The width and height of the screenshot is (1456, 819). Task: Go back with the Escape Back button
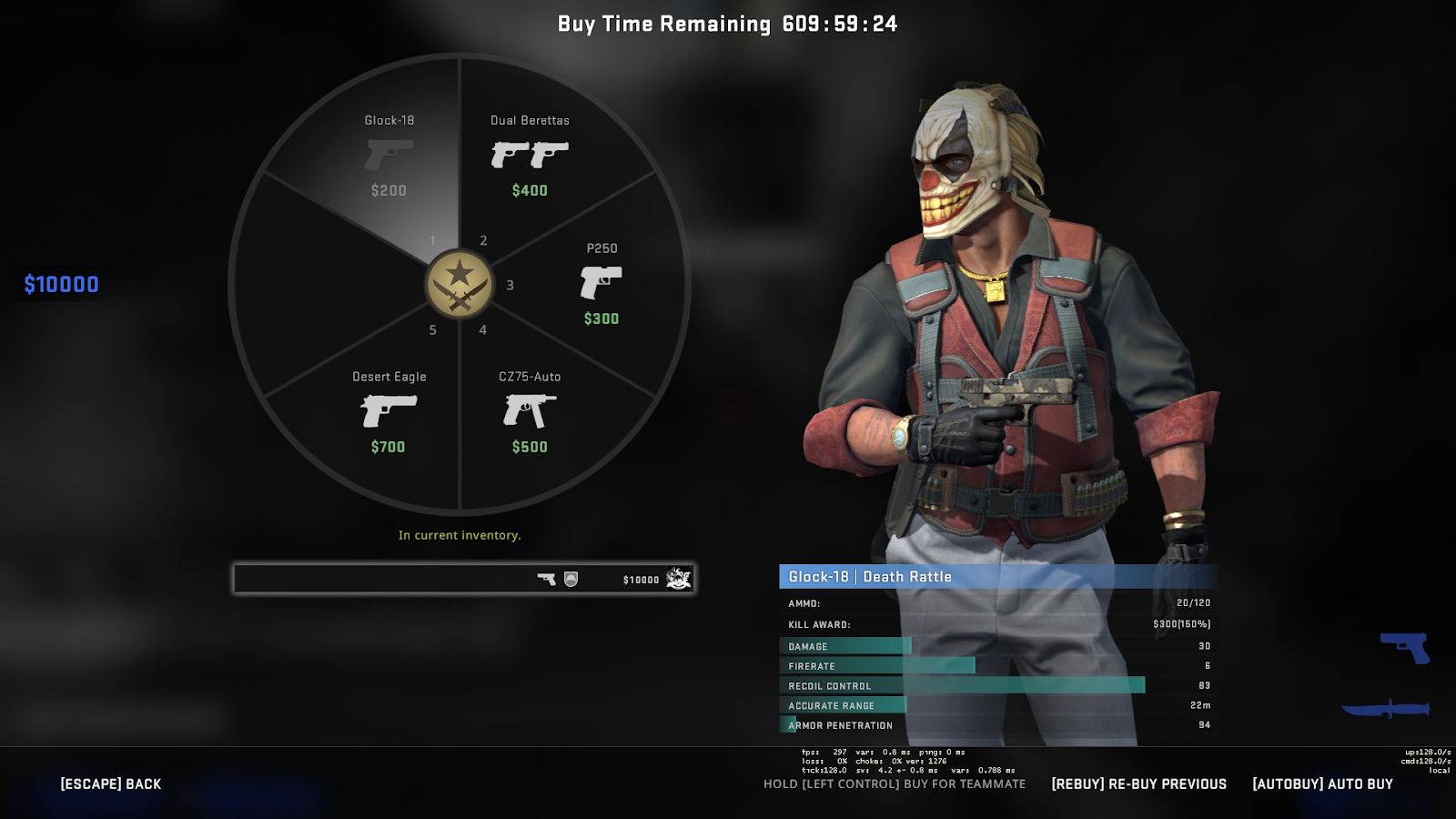pyautogui.click(x=111, y=784)
